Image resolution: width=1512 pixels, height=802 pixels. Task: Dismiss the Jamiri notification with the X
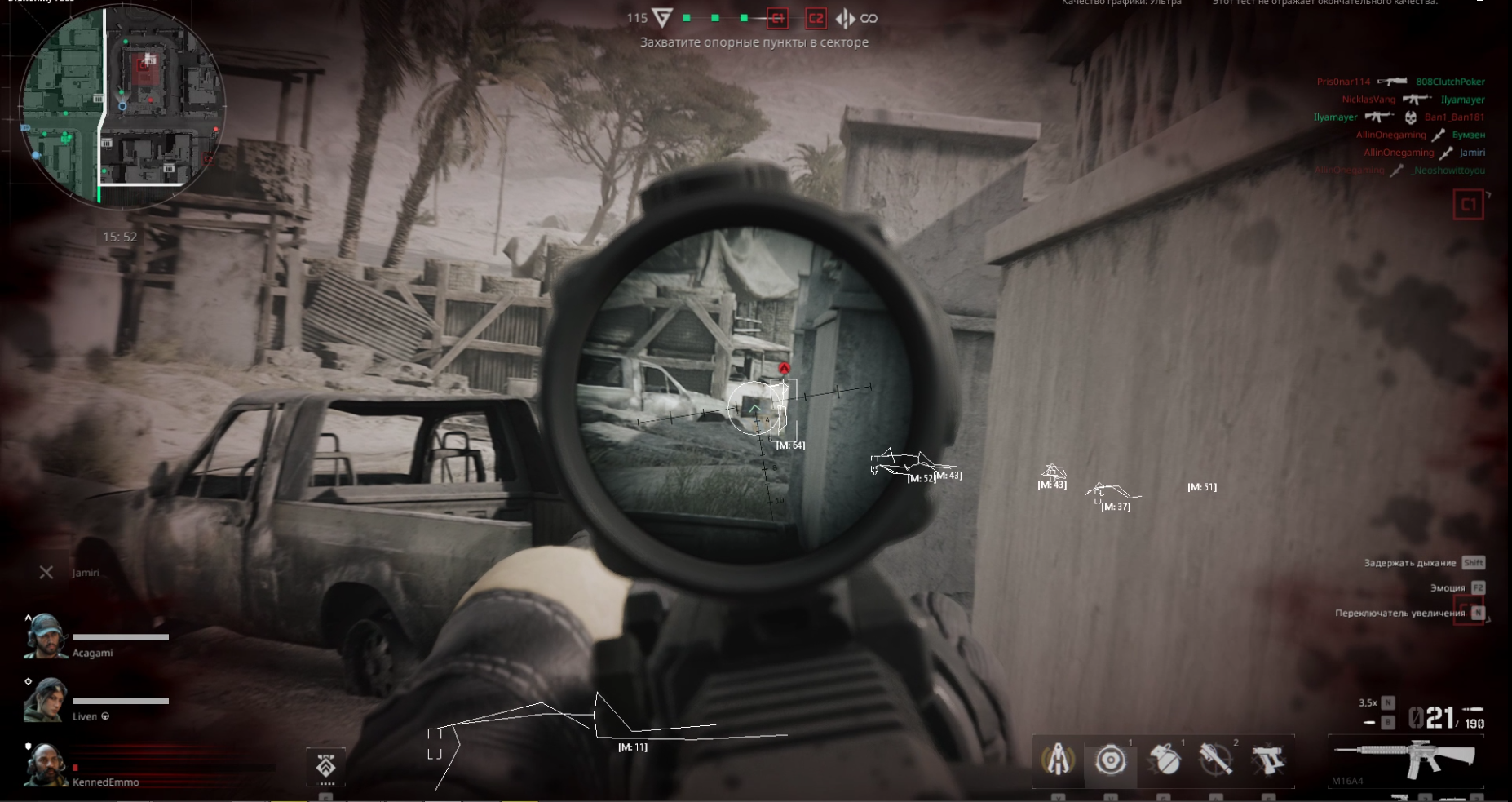[x=46, y=572]
